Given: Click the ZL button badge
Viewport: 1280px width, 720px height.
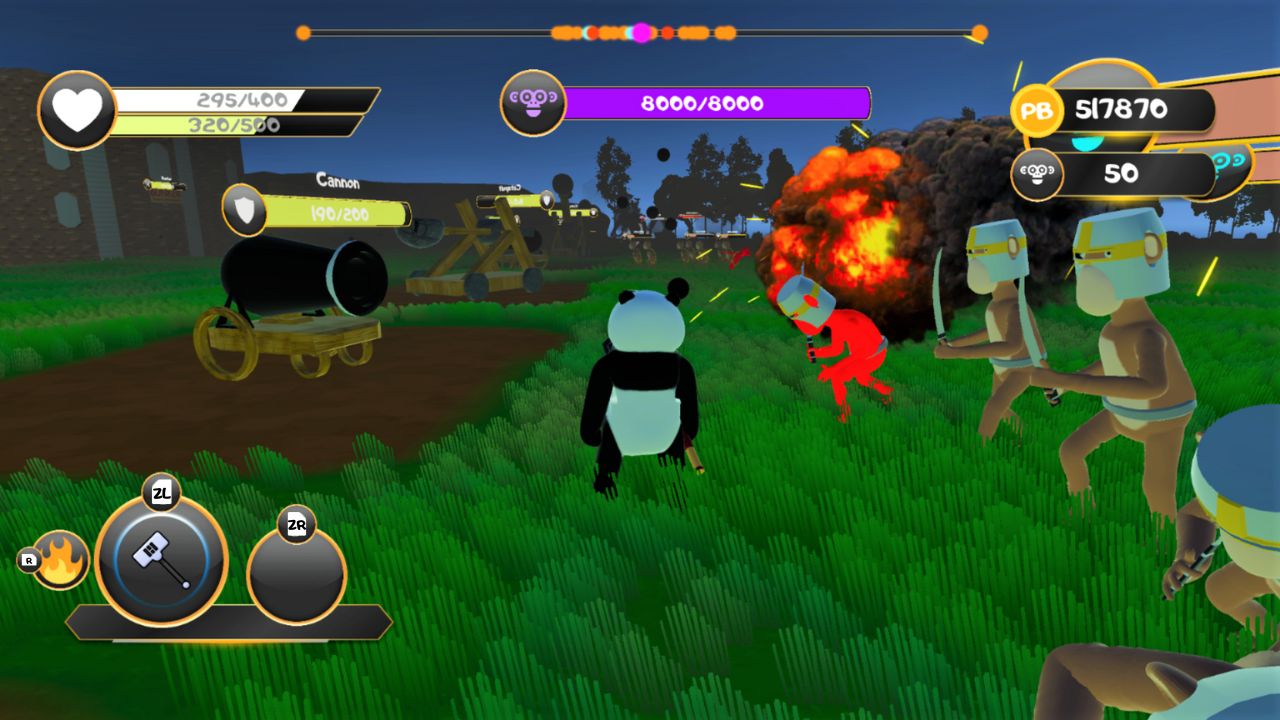Looking at the screenshot, I should tap(163, 492).
